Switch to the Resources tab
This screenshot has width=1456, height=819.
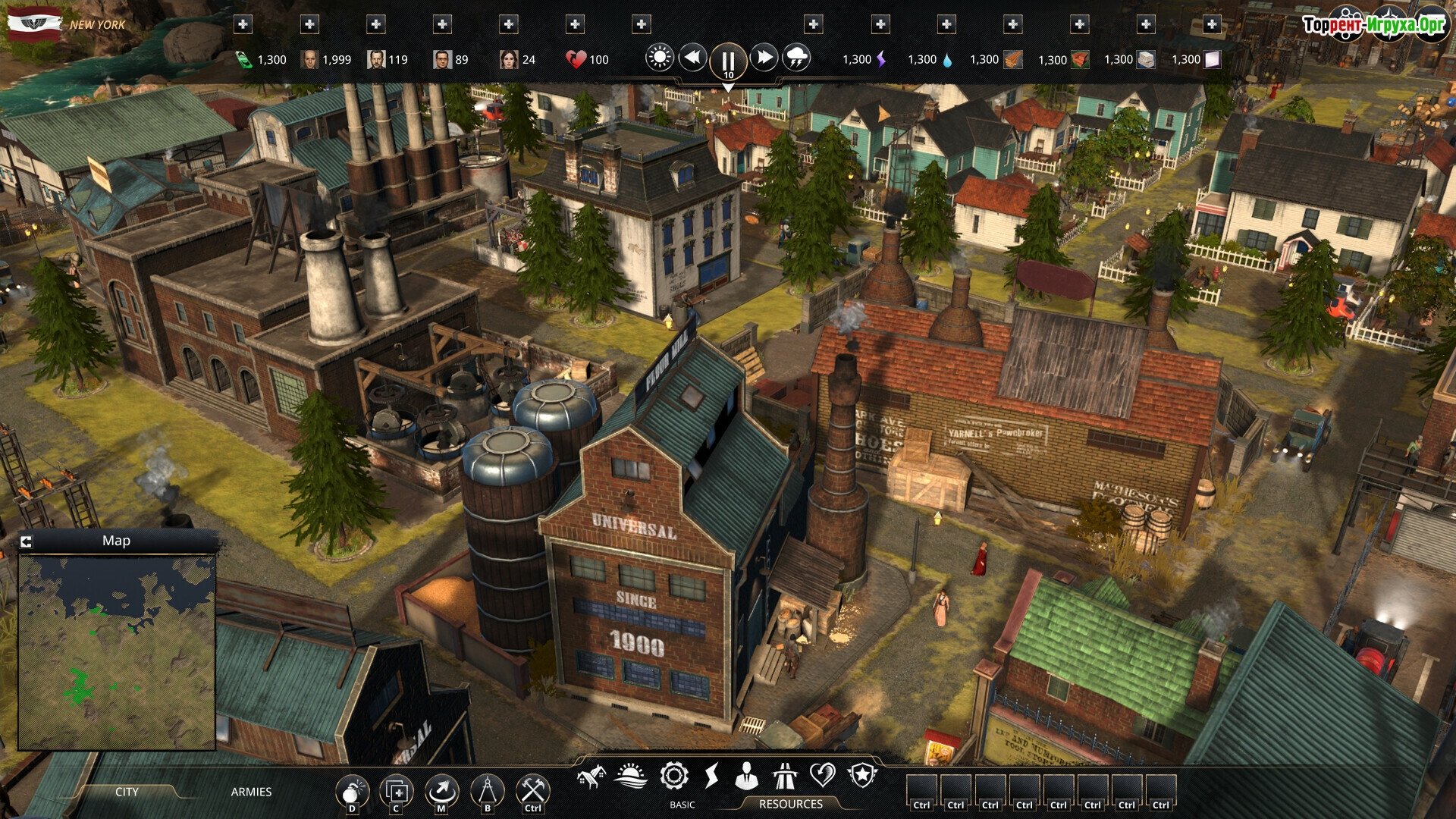(x=790, y=804)
